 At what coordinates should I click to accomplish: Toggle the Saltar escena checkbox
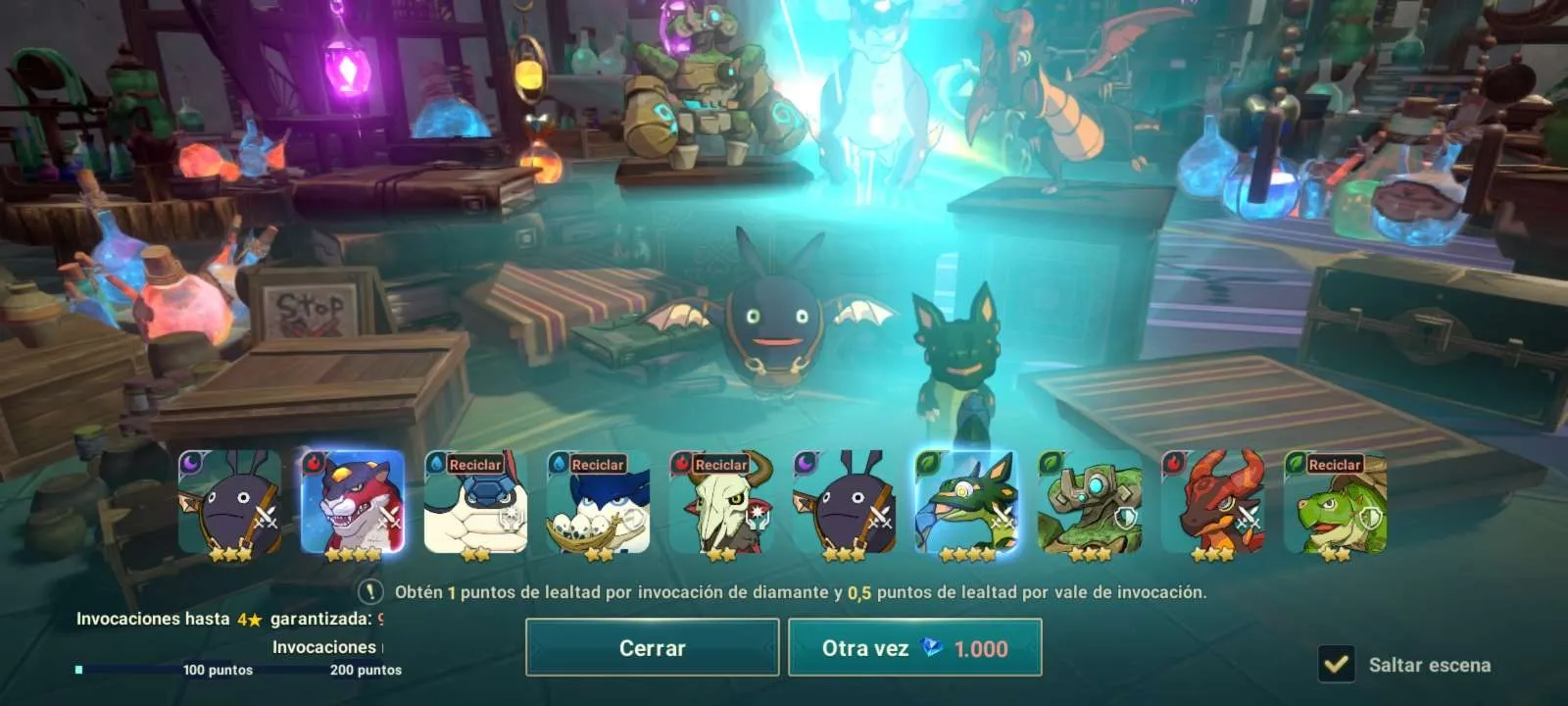pyautogui.click(x=1336, y=664)
